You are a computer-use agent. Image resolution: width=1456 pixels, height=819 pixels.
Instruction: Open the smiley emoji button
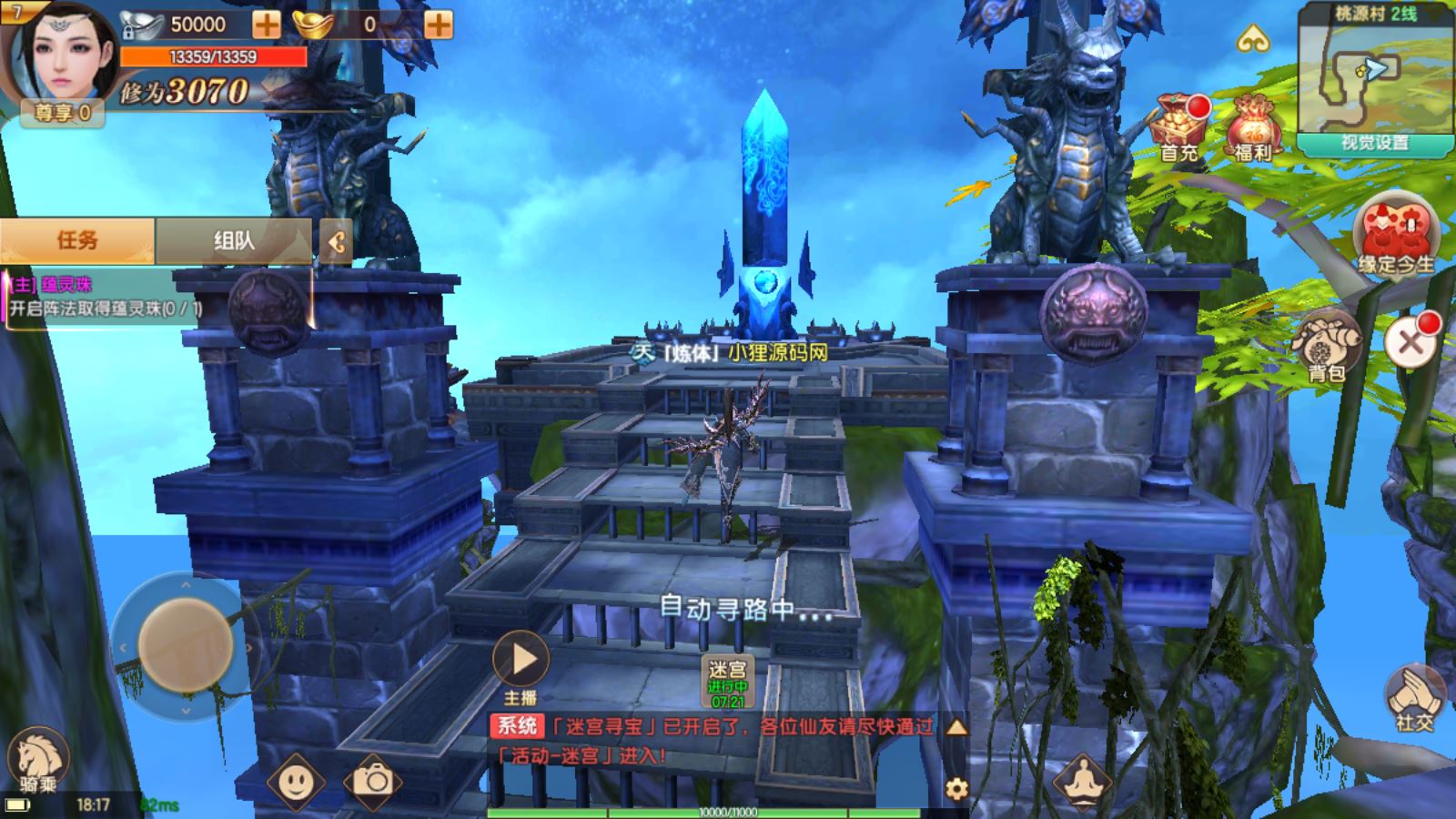coord(296,781)
